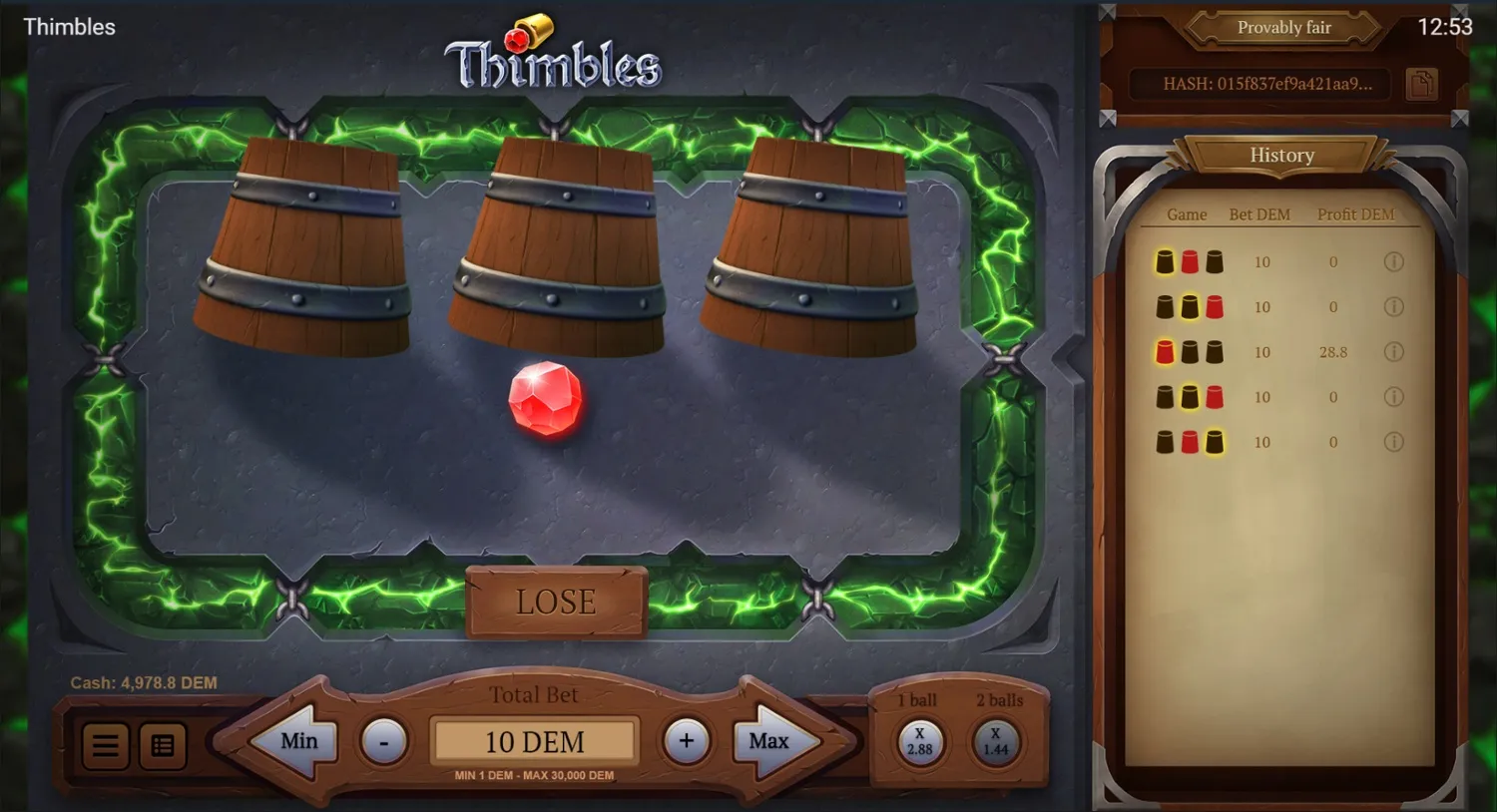Select the History panel header
The width and height of the screenshot is (1497, 812).
[1281, 155]
